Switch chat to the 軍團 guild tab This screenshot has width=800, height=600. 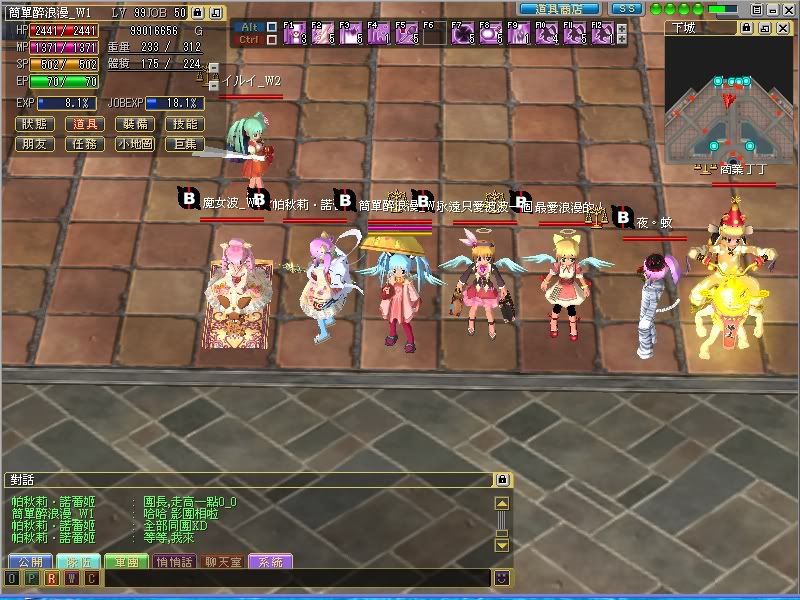125,562
